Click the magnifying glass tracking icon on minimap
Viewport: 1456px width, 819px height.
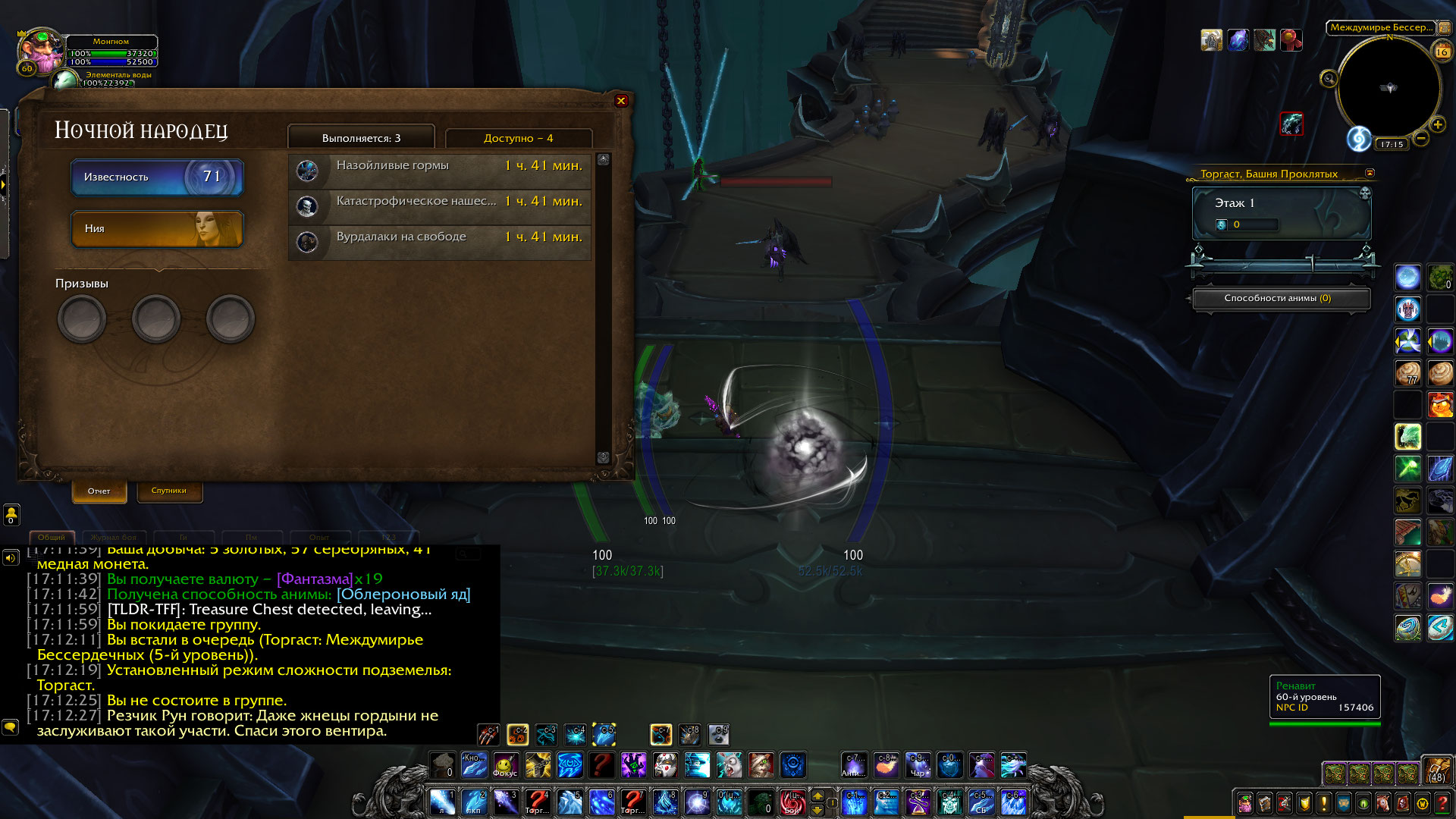[1329, 77]
